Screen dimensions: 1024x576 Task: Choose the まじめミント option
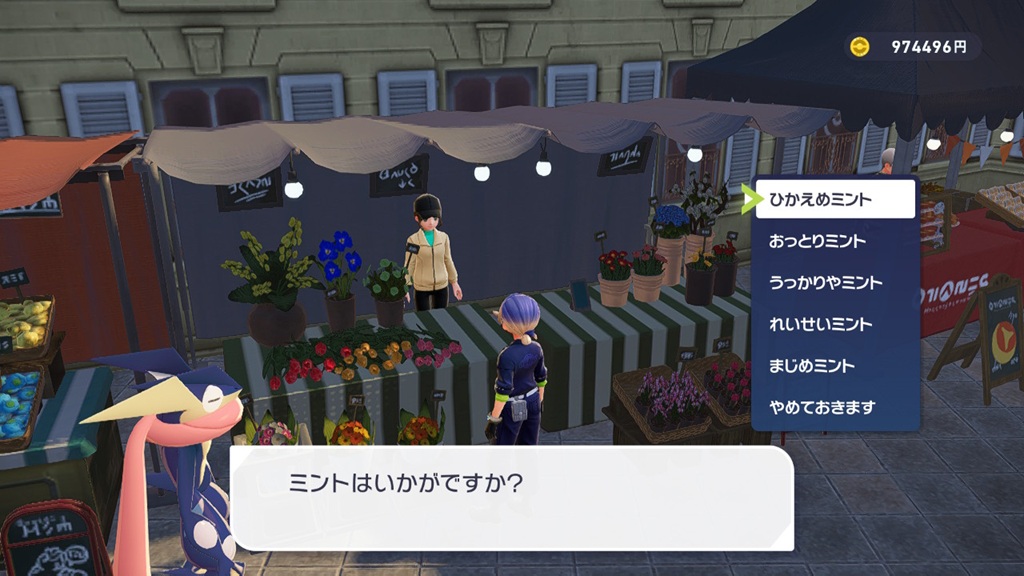point(835,366)
